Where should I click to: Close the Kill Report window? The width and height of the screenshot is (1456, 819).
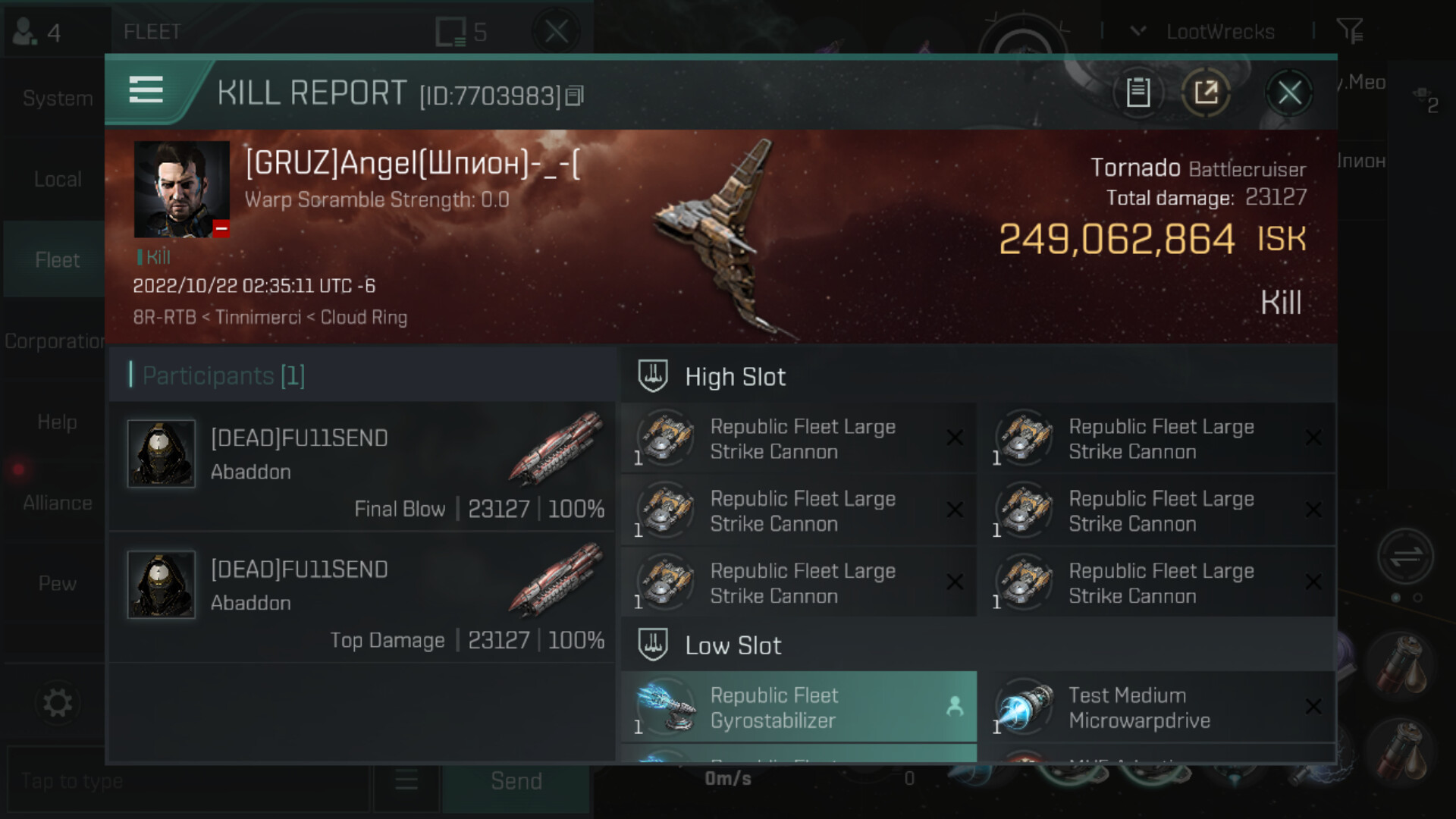[1289, 93]
